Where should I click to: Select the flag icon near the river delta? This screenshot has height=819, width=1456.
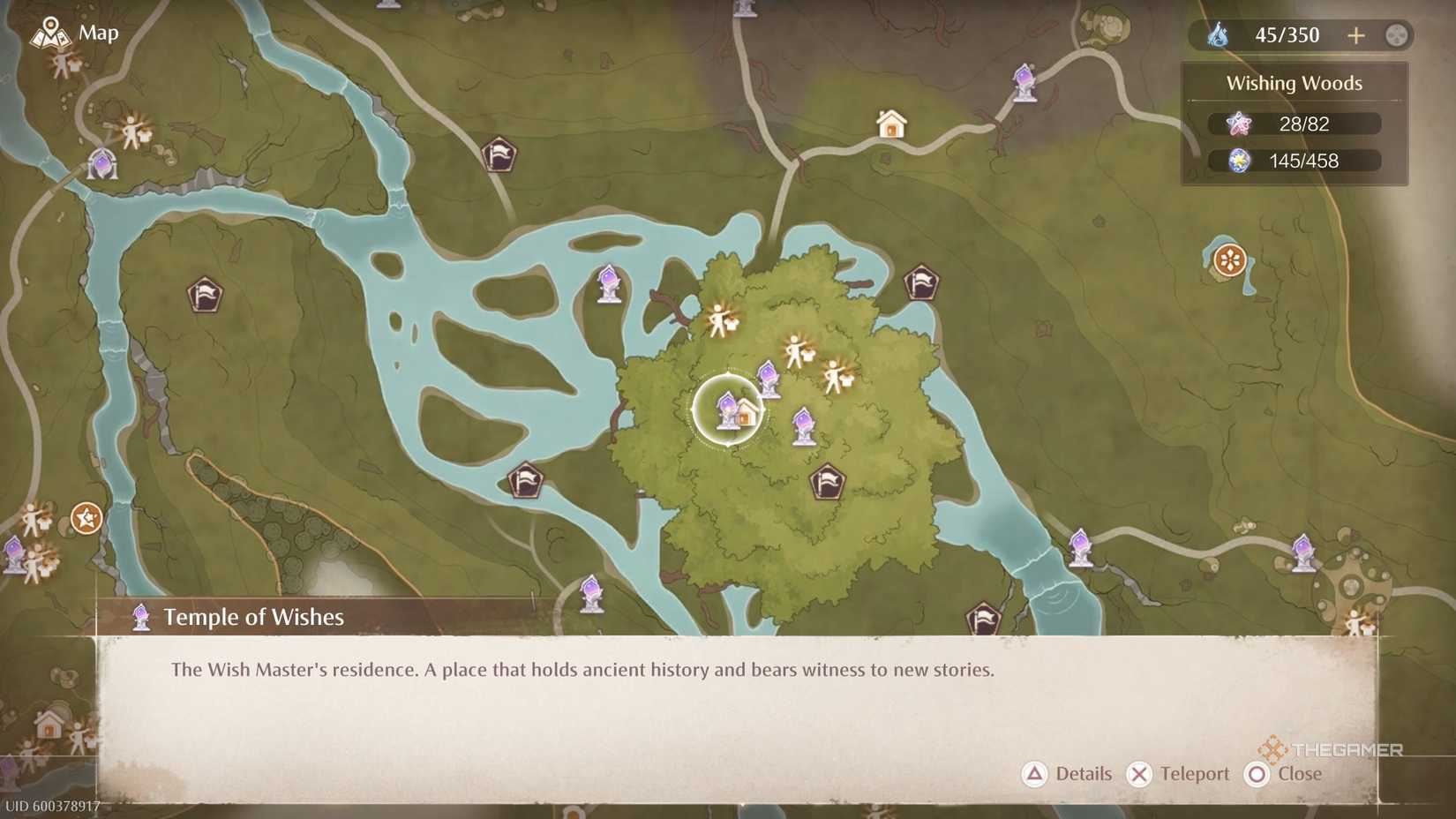click(525, 479)
